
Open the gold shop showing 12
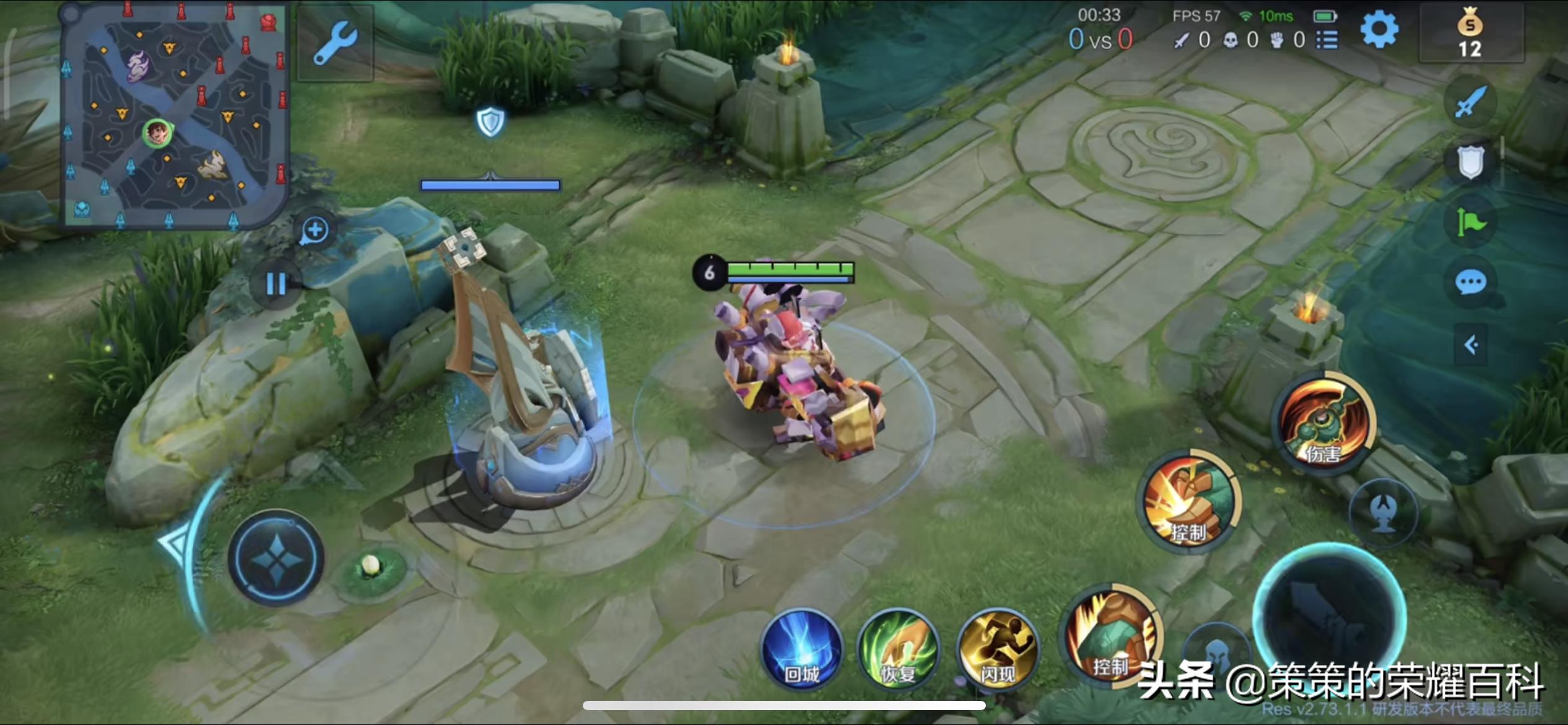coord(1470,35)
